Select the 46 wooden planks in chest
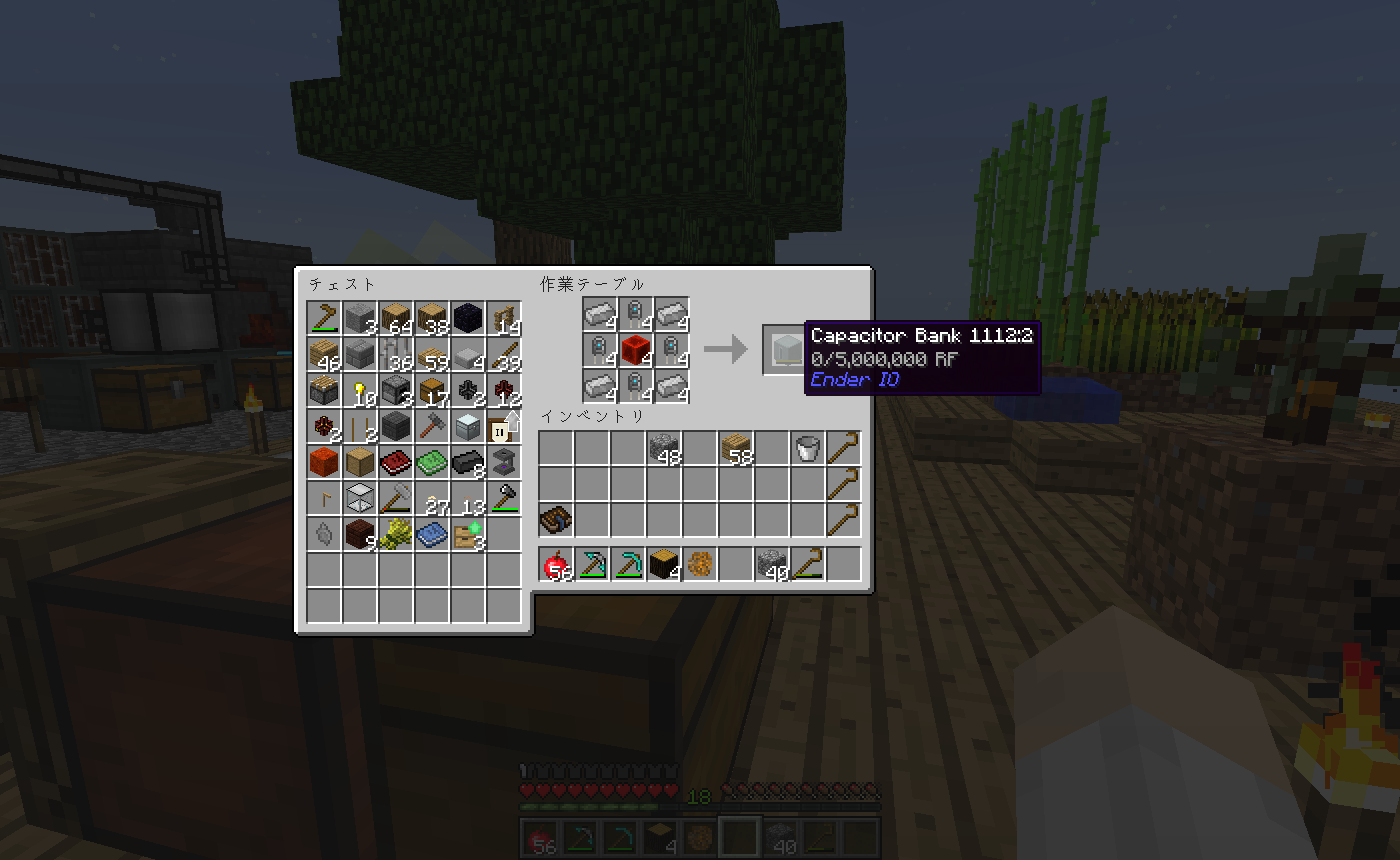The width and height of the screenshot is (1400, 860). coord(324,354)
